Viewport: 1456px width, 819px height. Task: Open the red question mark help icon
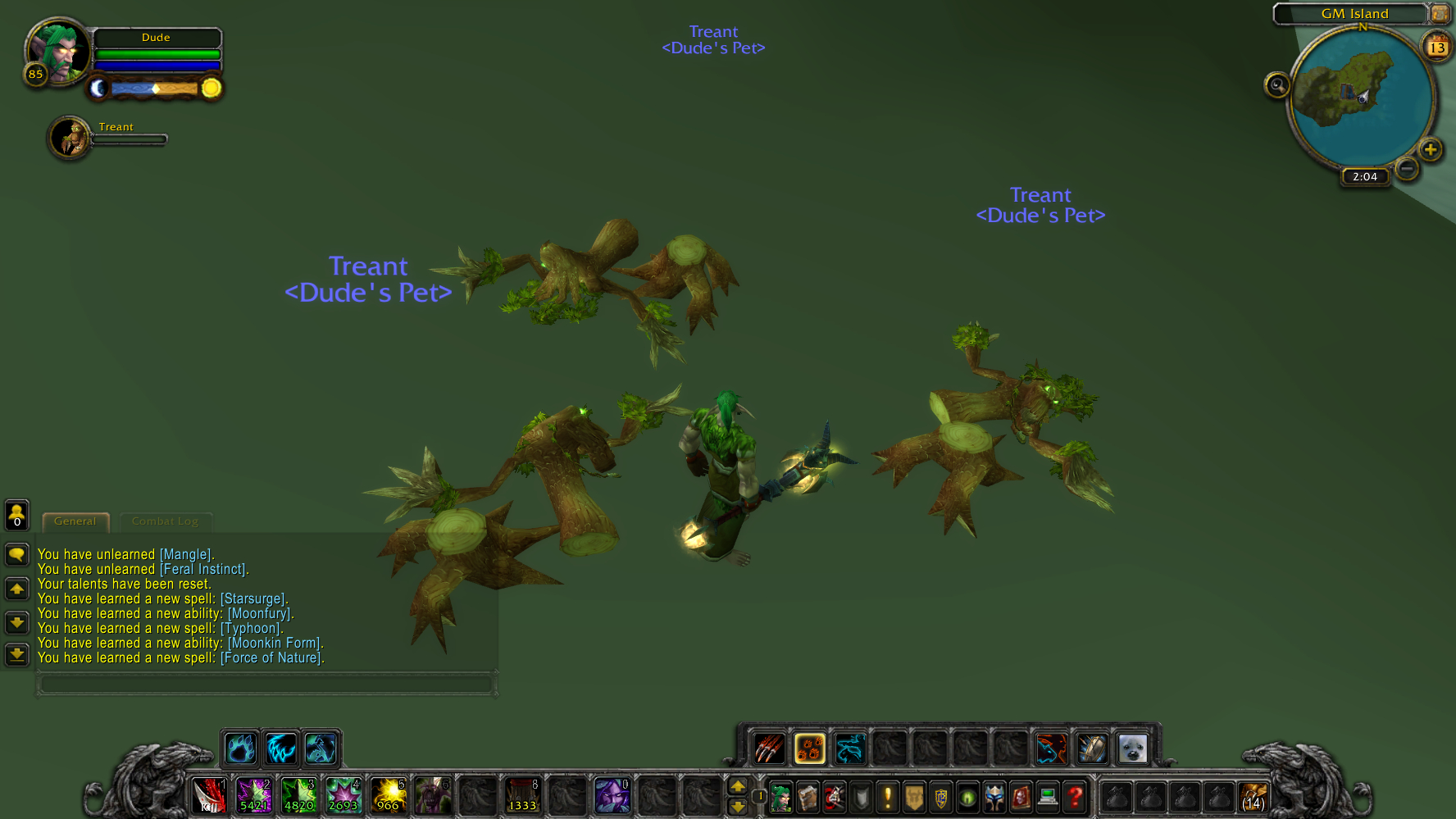pos(1075,797)
